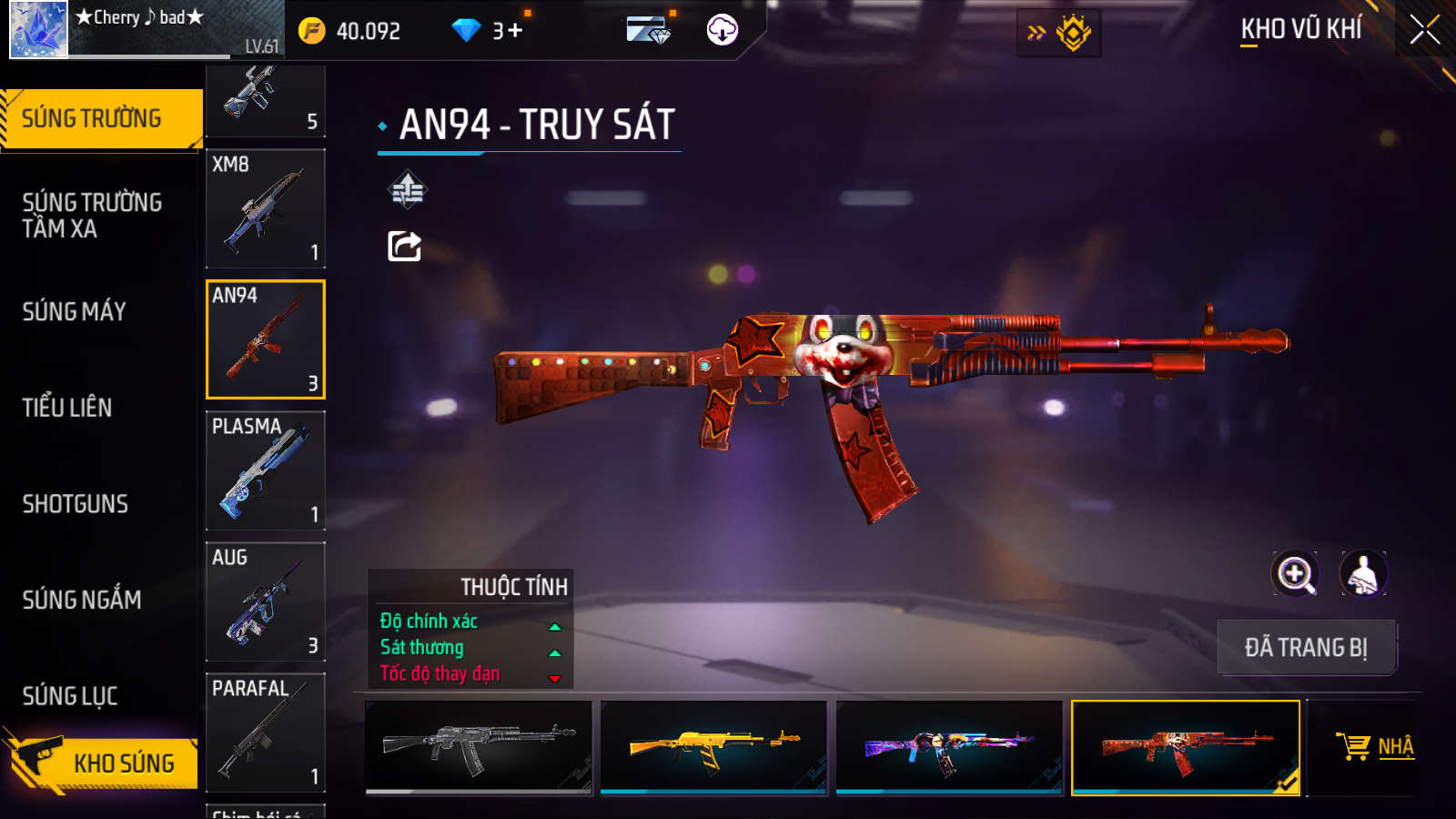Screen dimensions: 1456x819
Task: Add diamonds with the plus button
Action: [x=515, y=31]
